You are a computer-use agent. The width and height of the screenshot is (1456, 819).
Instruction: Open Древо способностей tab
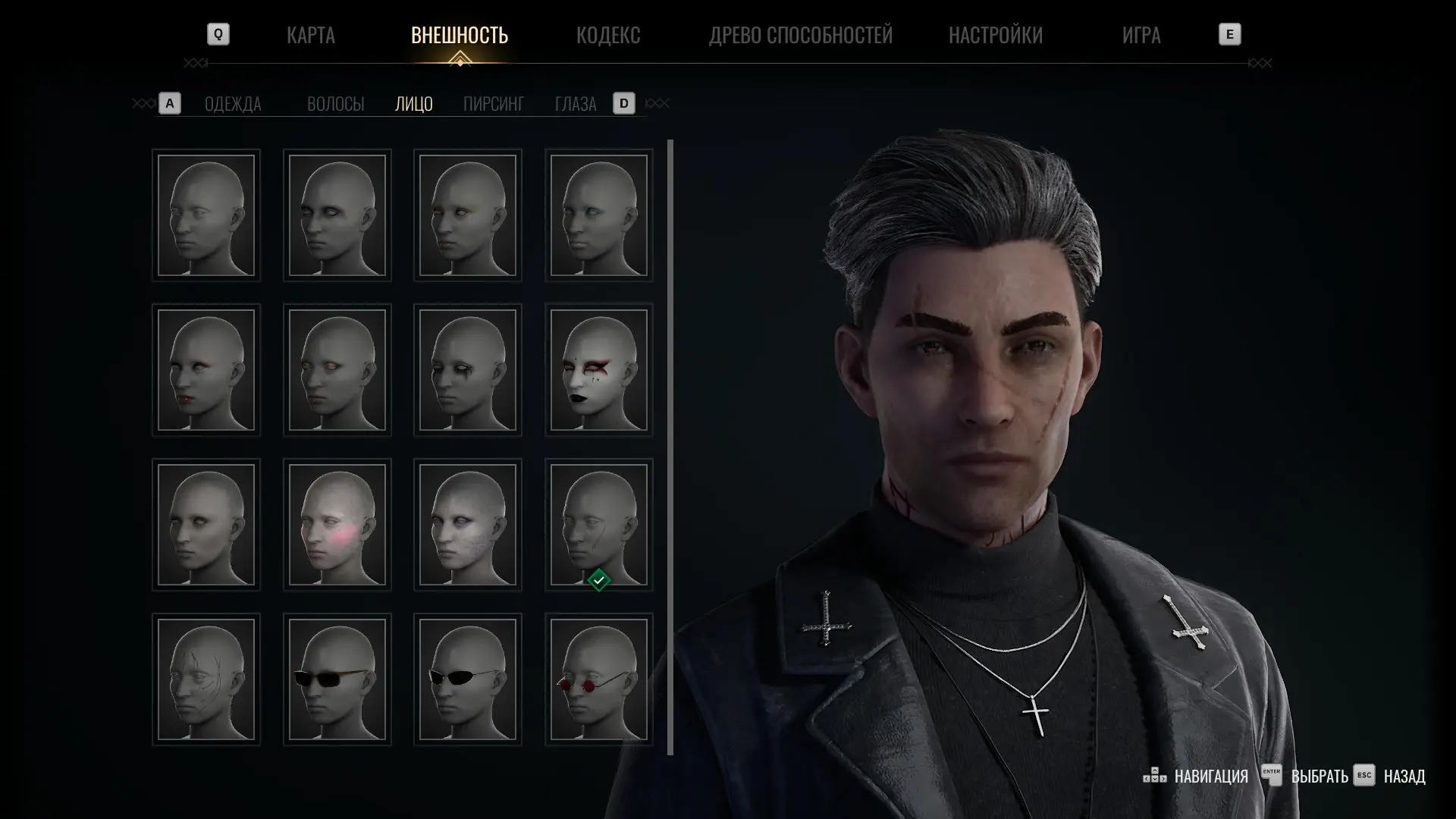click(x=800, y=35)
